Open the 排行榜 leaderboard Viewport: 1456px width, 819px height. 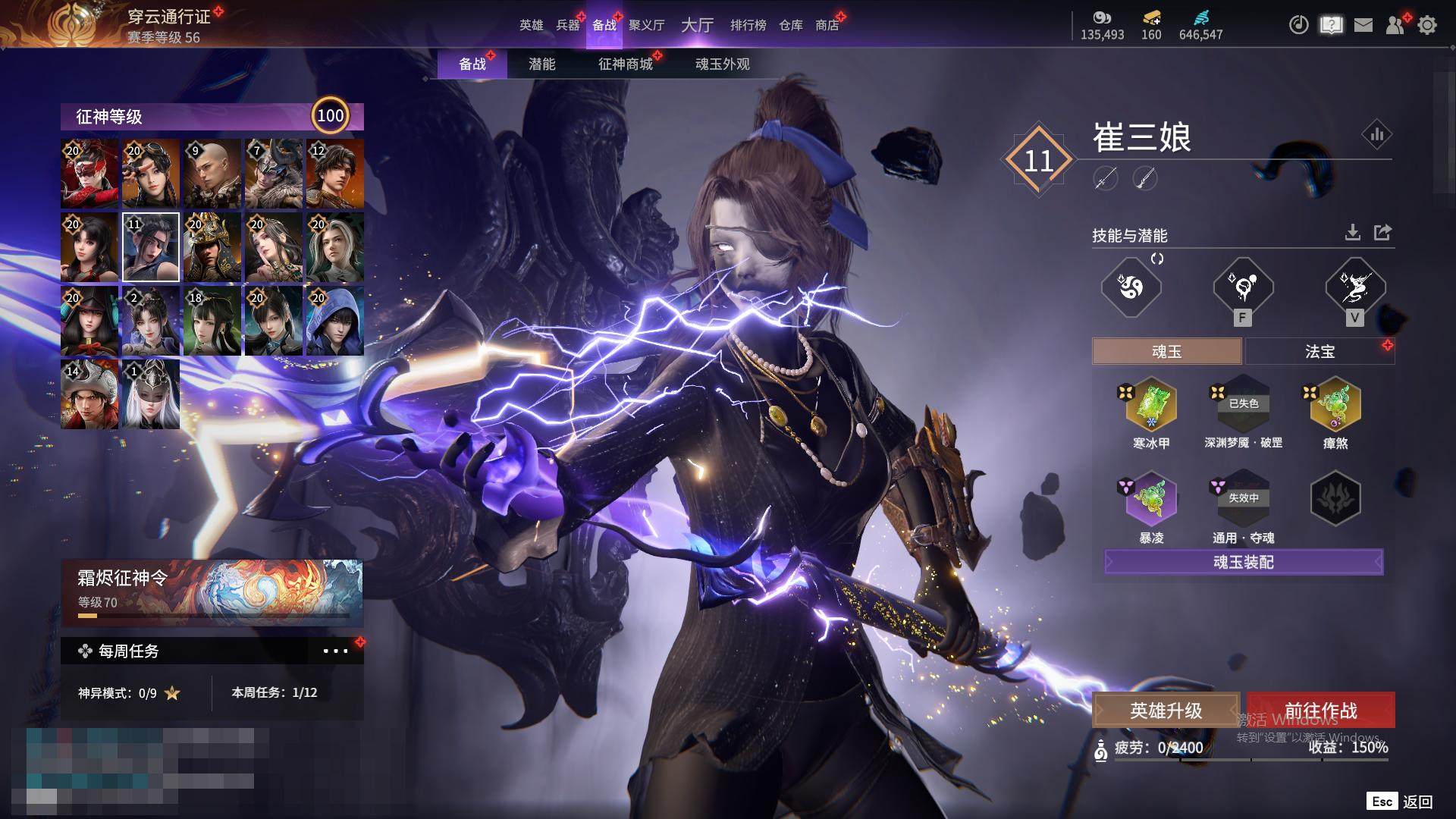coord(748,25)
